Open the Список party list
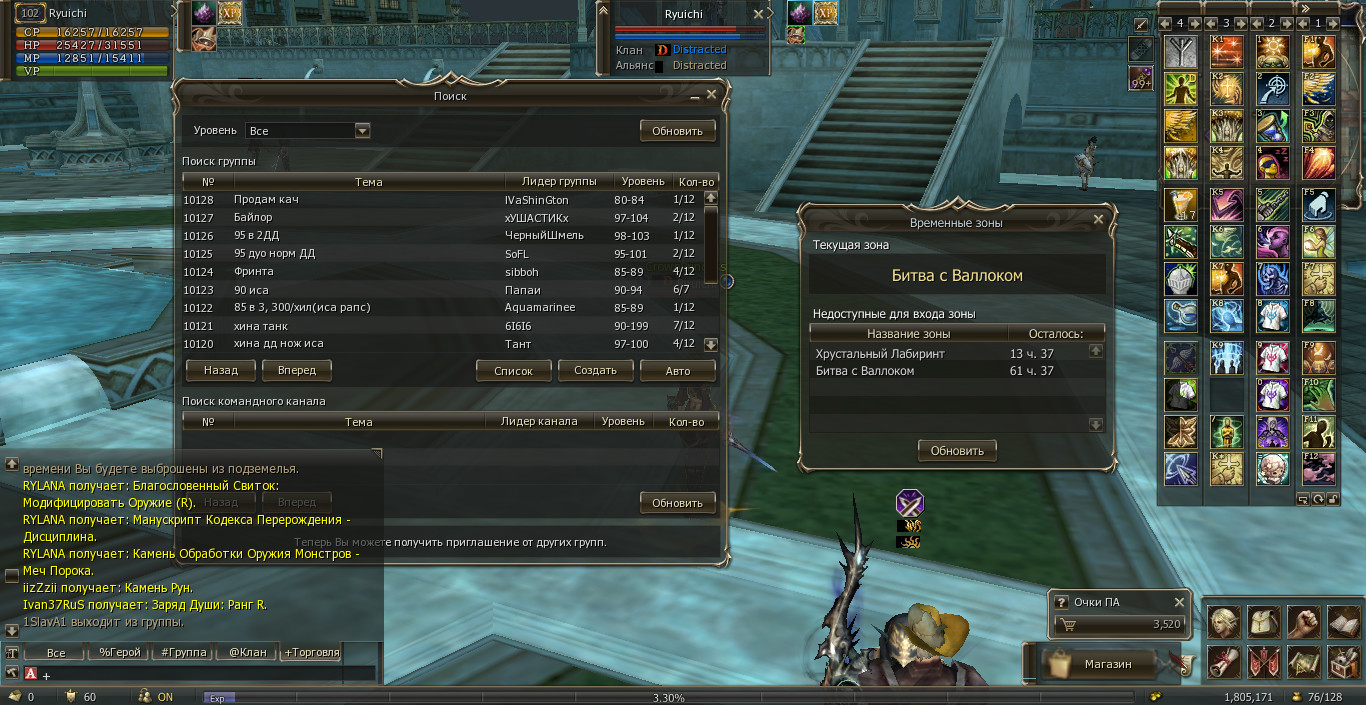This screenshot has height=705, width=1366. coord(513,370)
